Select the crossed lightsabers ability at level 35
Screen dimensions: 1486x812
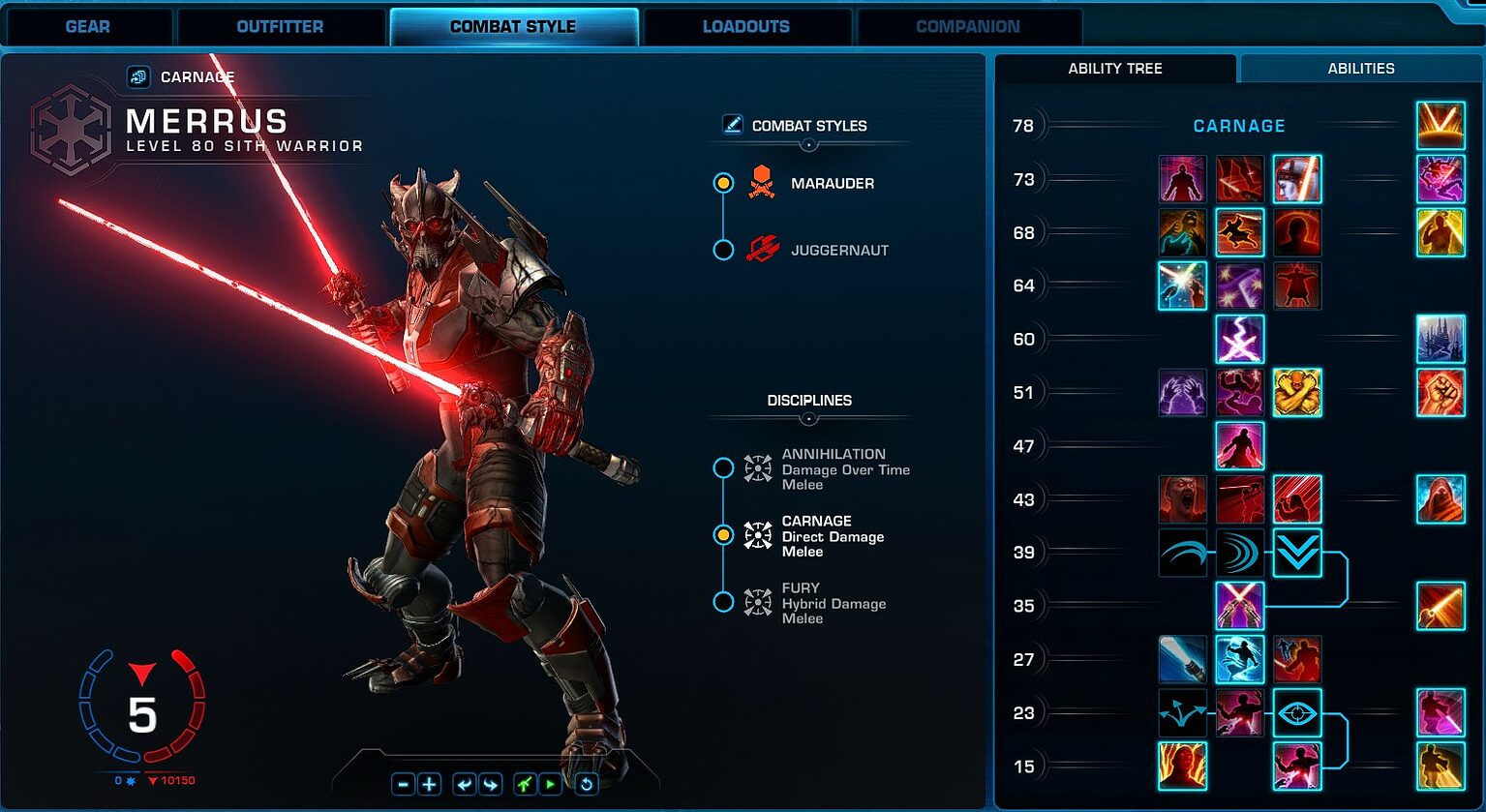point(1240,605)
